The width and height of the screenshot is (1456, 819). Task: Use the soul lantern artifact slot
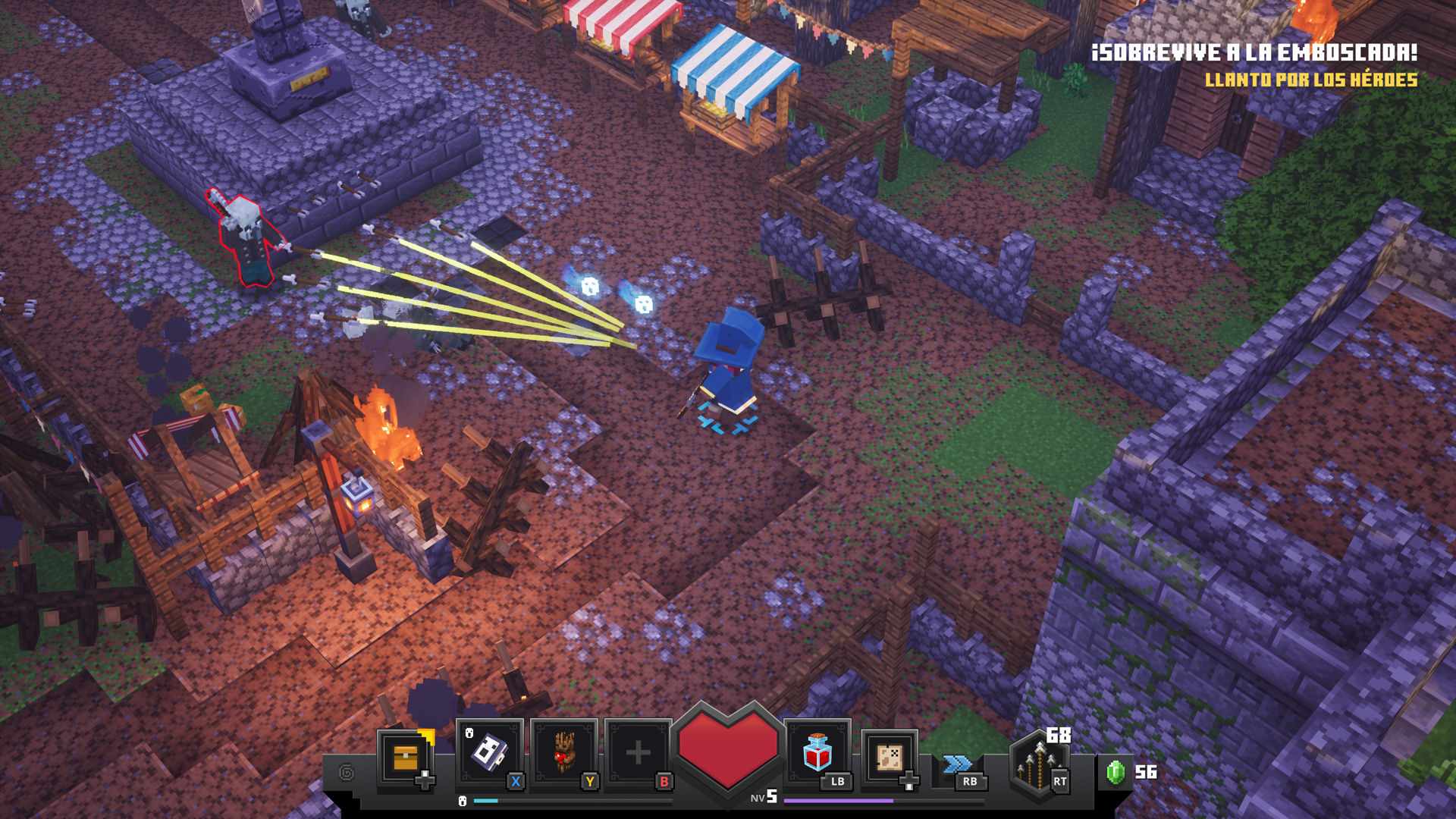click(489, 752)
